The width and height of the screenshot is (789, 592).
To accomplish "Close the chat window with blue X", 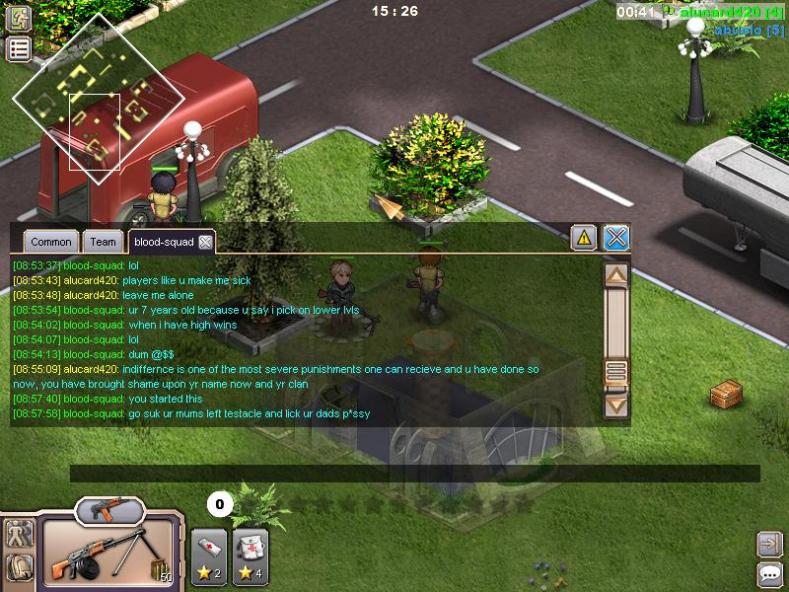I will tap(616, 238).
